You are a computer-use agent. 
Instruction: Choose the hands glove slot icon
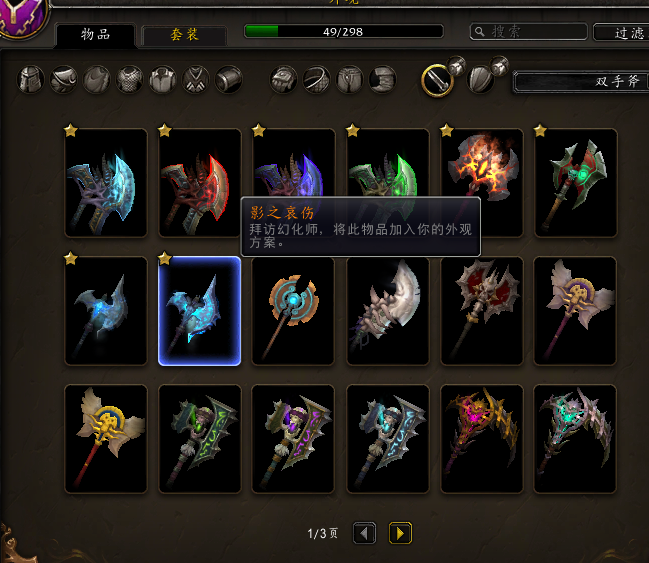coord(285,79)
